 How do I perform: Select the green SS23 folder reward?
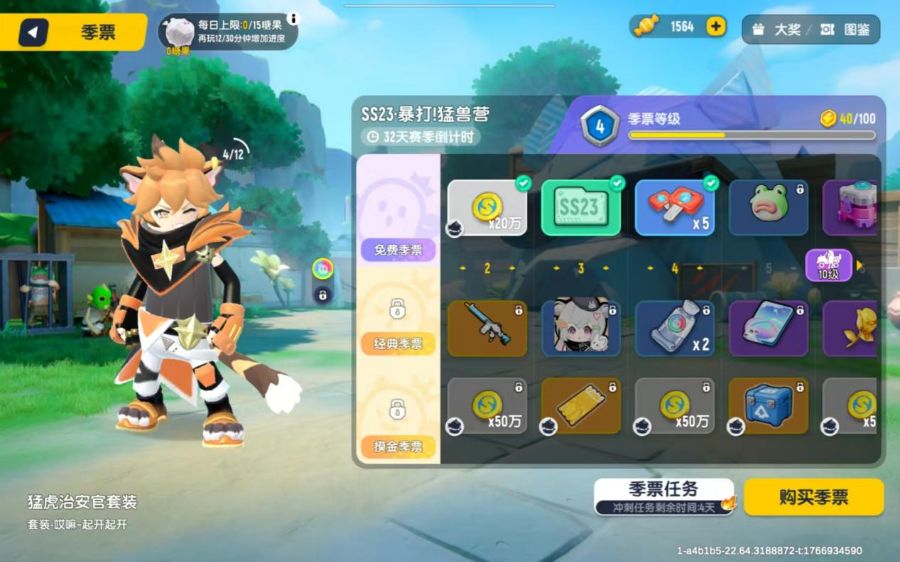[x=581, y=208]
